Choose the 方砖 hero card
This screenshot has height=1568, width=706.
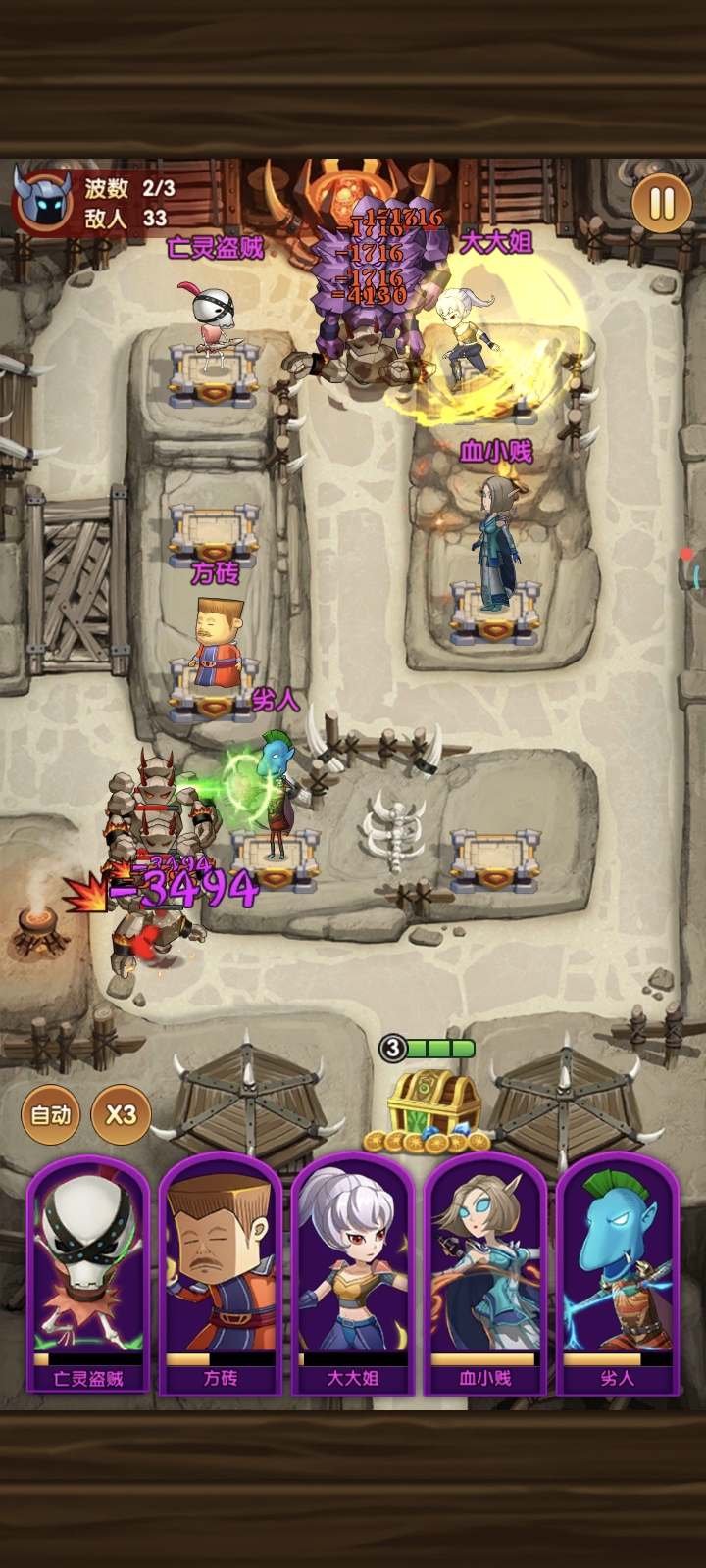(x=221, y=1274)
